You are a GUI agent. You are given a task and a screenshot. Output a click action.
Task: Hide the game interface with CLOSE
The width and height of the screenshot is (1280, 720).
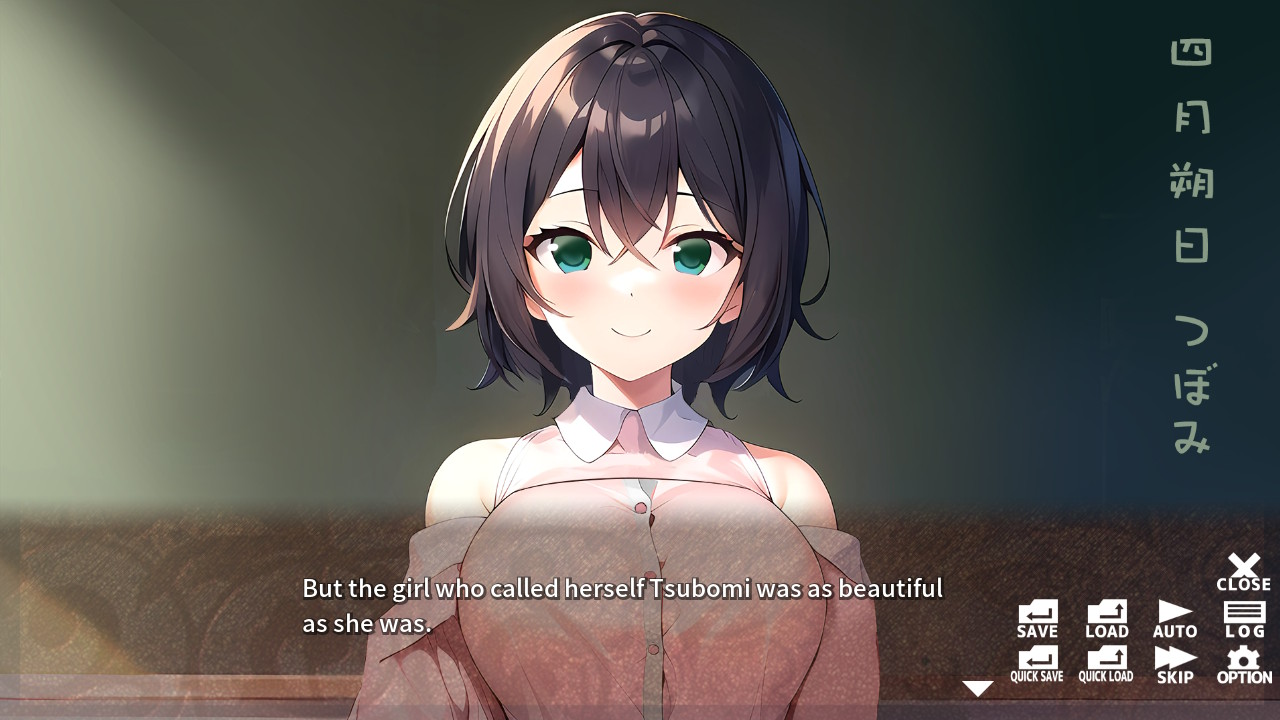click(1243, 566)
